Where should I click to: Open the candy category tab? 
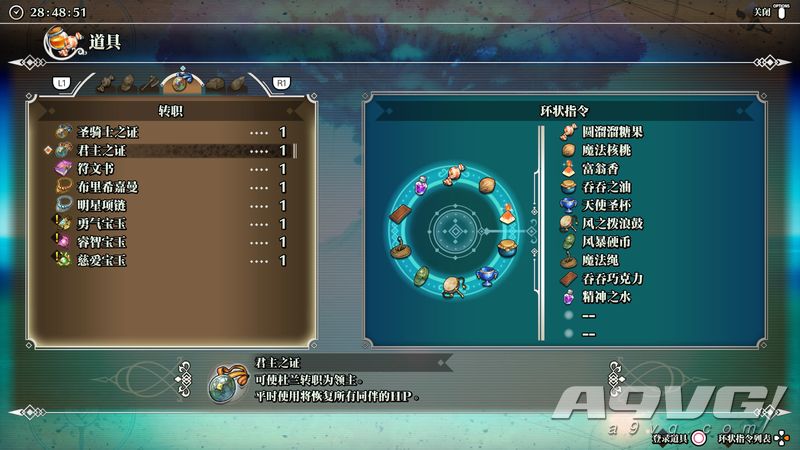click(x=105, y=82)
